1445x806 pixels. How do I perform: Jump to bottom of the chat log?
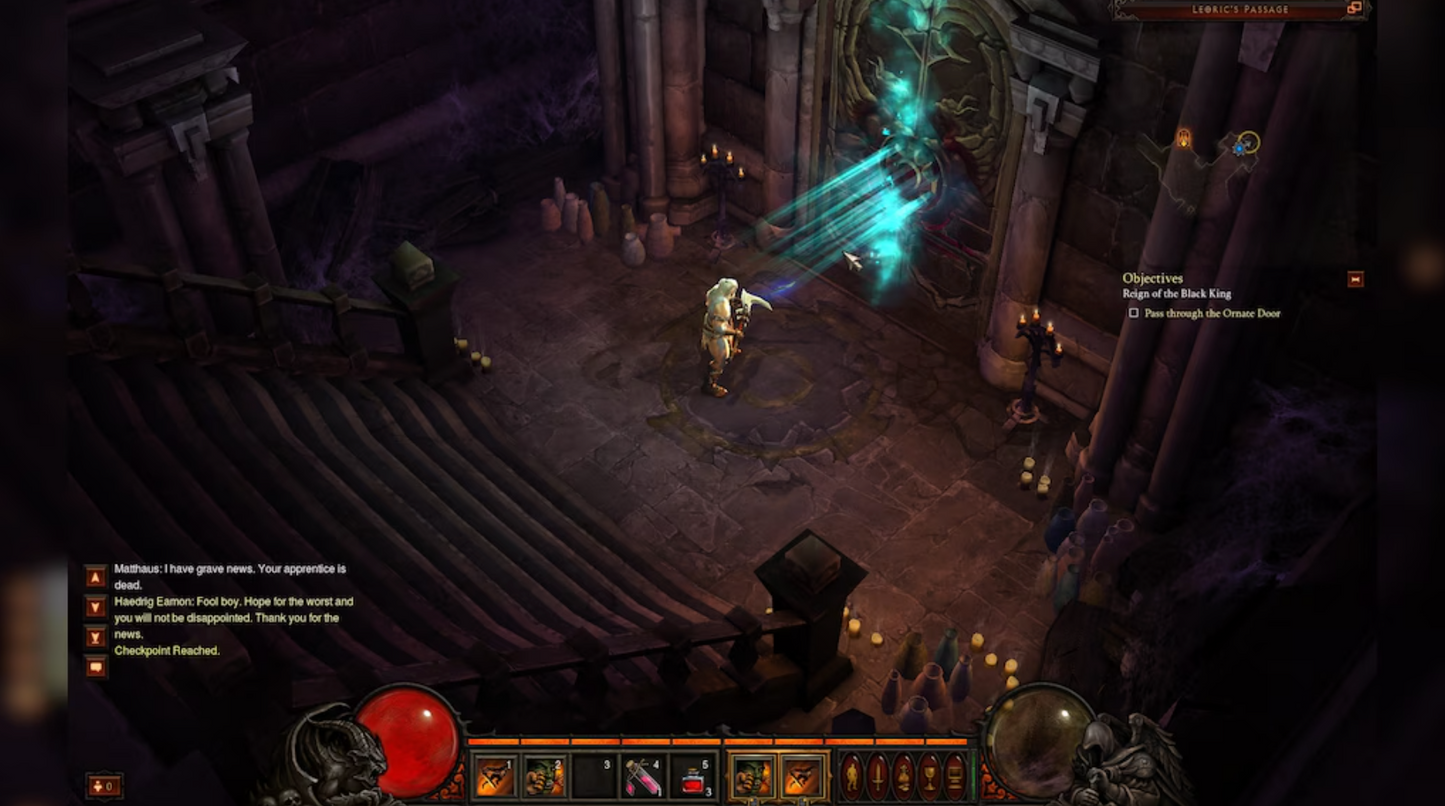click(x=96, y=637)
